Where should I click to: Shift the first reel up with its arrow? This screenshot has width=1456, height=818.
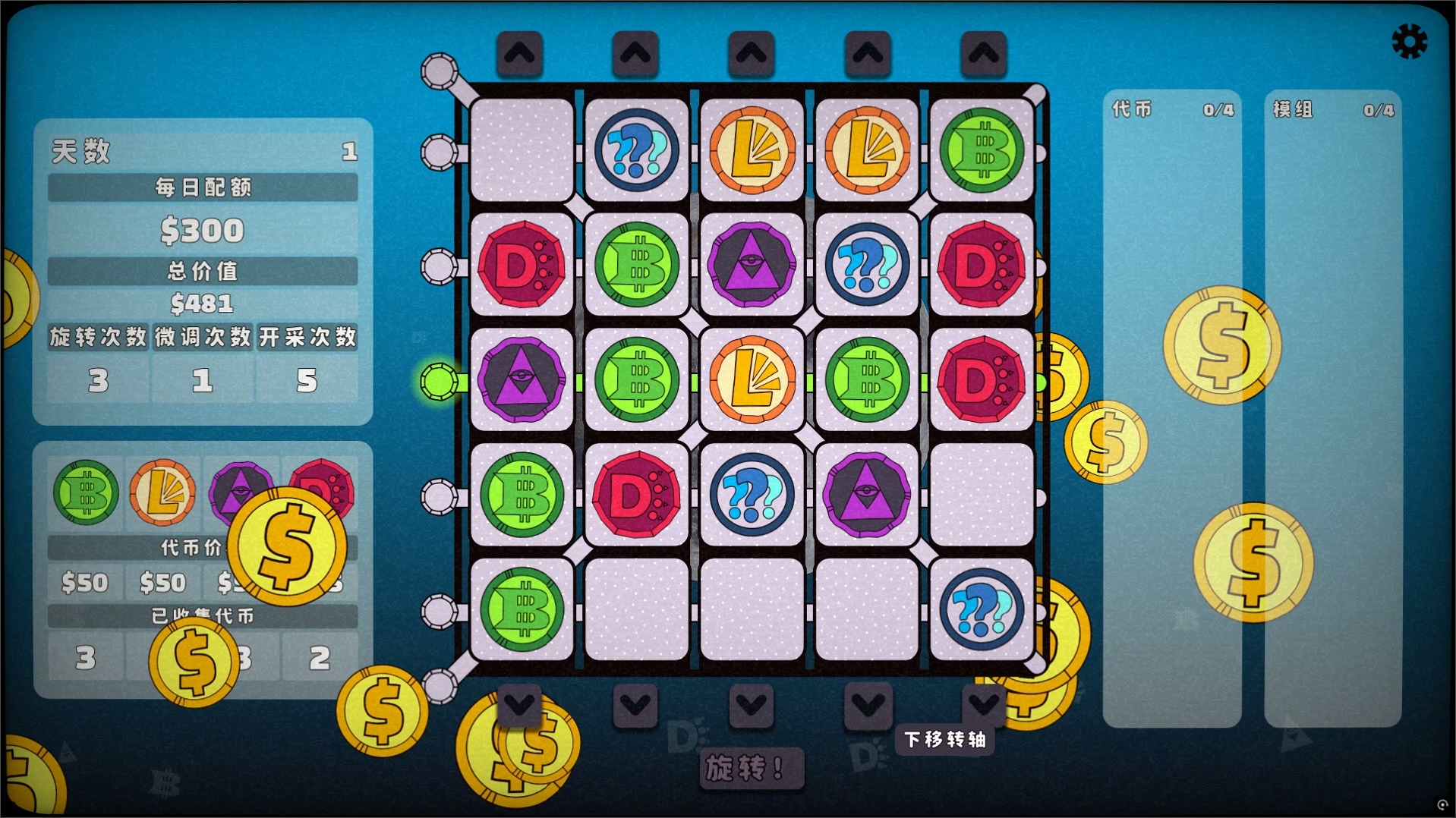coord(521,53)
